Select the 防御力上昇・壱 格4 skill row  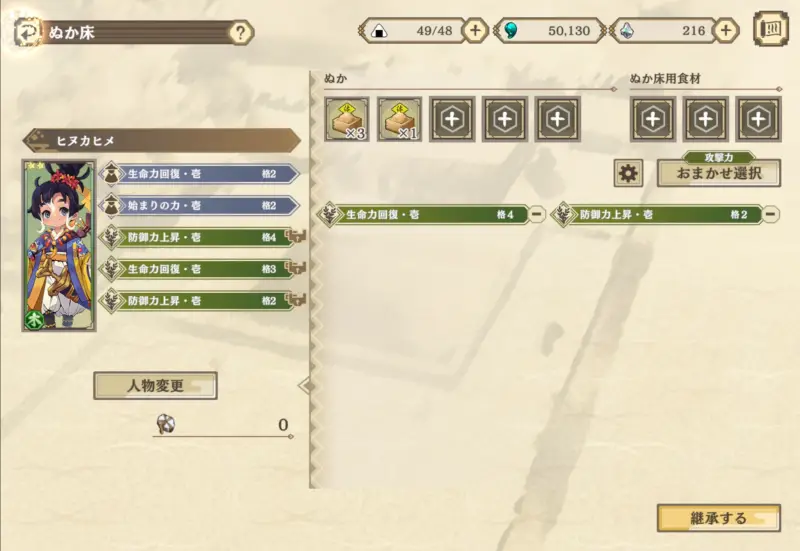200,237
